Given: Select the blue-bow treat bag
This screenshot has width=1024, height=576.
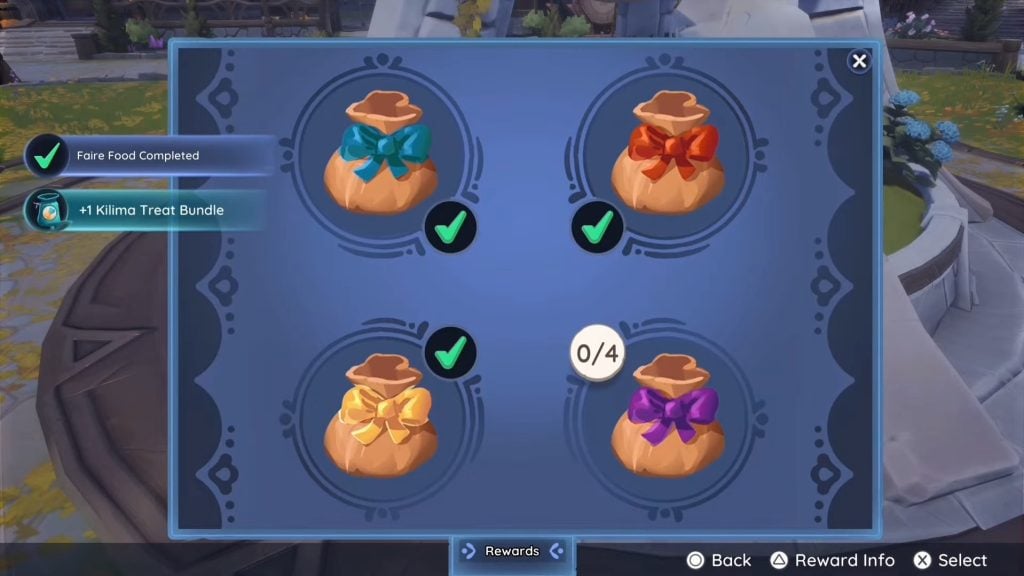Looking at the screenshot, I should coord(382,153).
